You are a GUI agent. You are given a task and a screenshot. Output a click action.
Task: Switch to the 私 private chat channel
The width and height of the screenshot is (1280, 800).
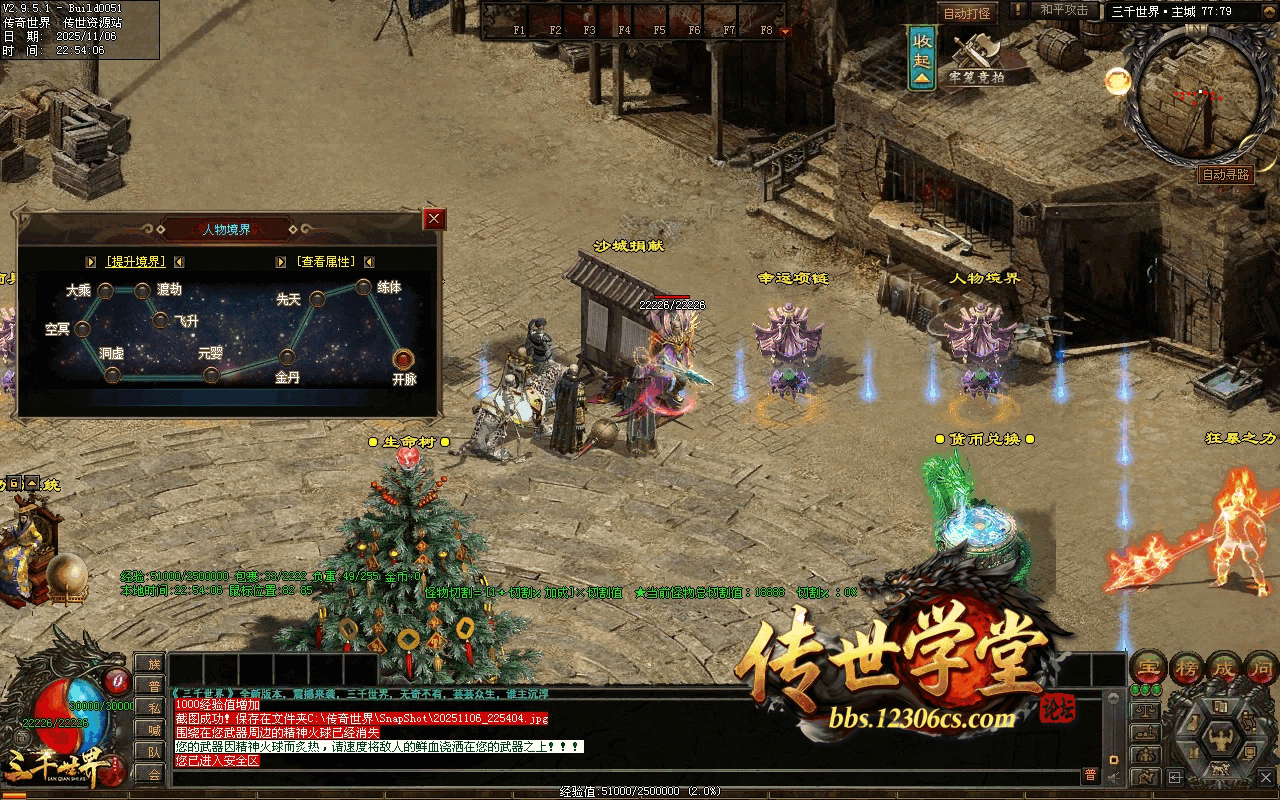[x=153, y=708]
